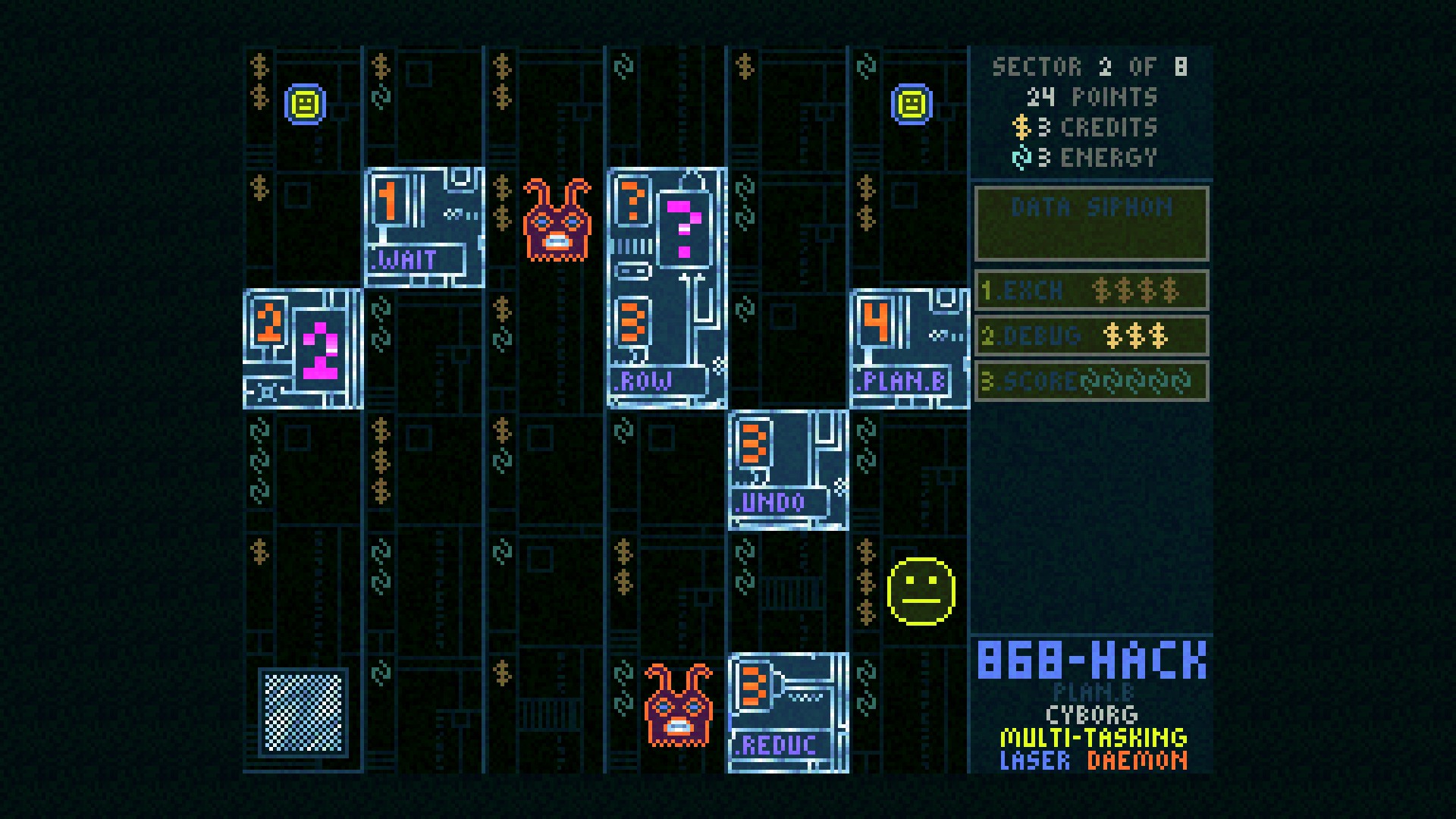Expand the 3.SCORE energy option
Image resolution: width=1456 pixels, height=819 pixels.
(1092, 381)
